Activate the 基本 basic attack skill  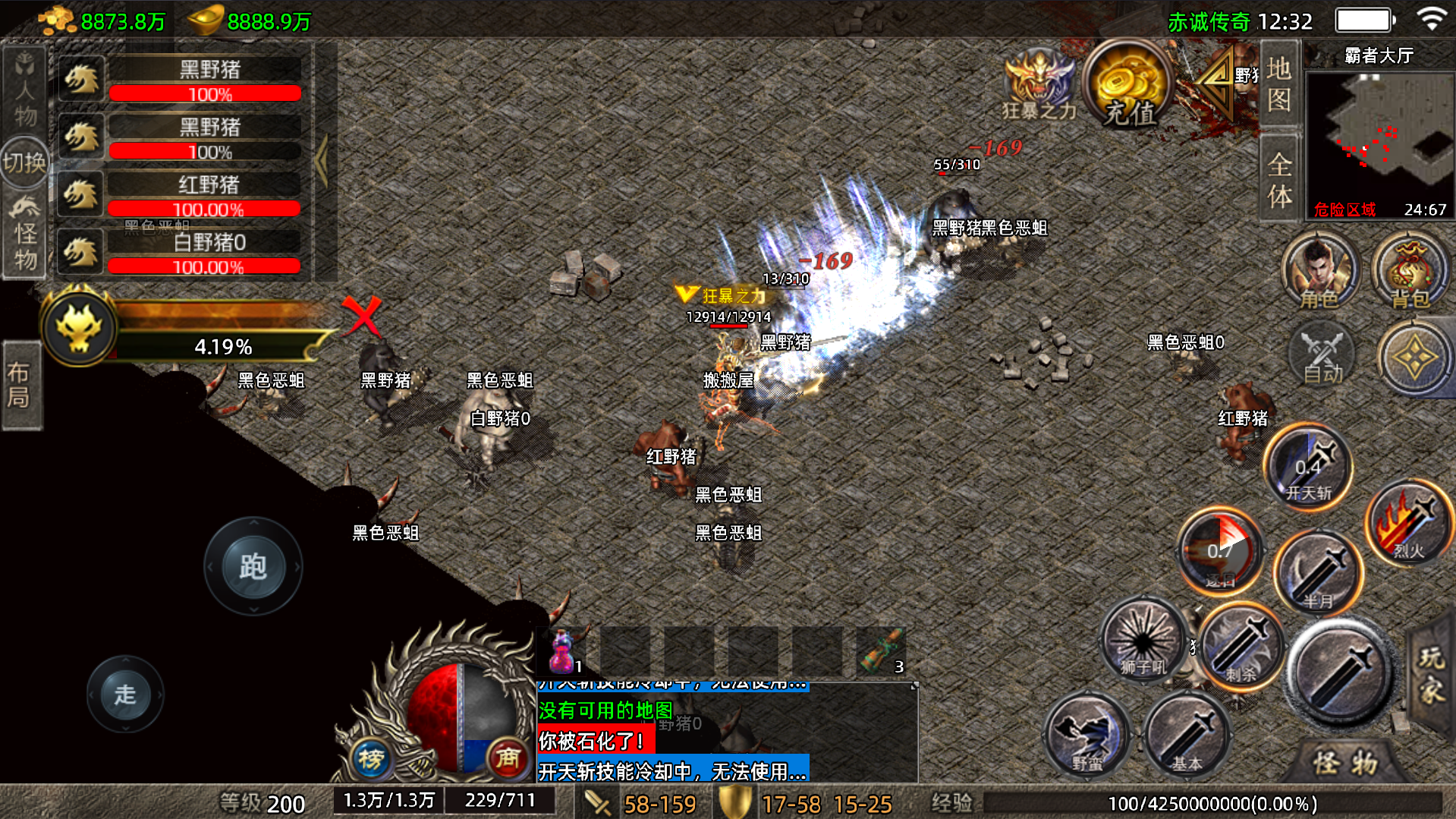click(x=1185, y=736)
